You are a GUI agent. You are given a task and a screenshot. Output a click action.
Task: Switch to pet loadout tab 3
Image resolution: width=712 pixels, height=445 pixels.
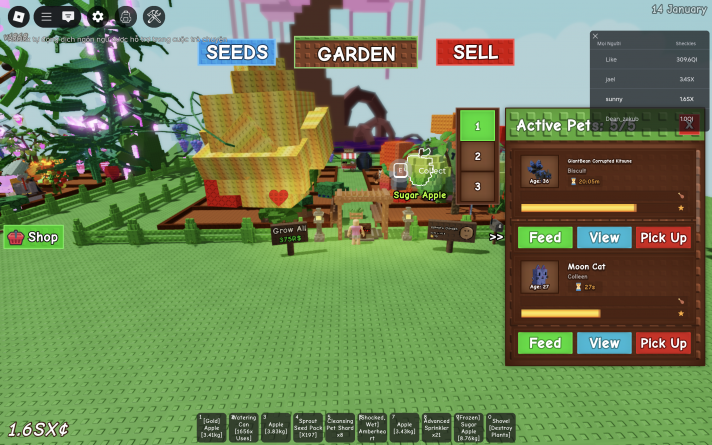point(478,186)
